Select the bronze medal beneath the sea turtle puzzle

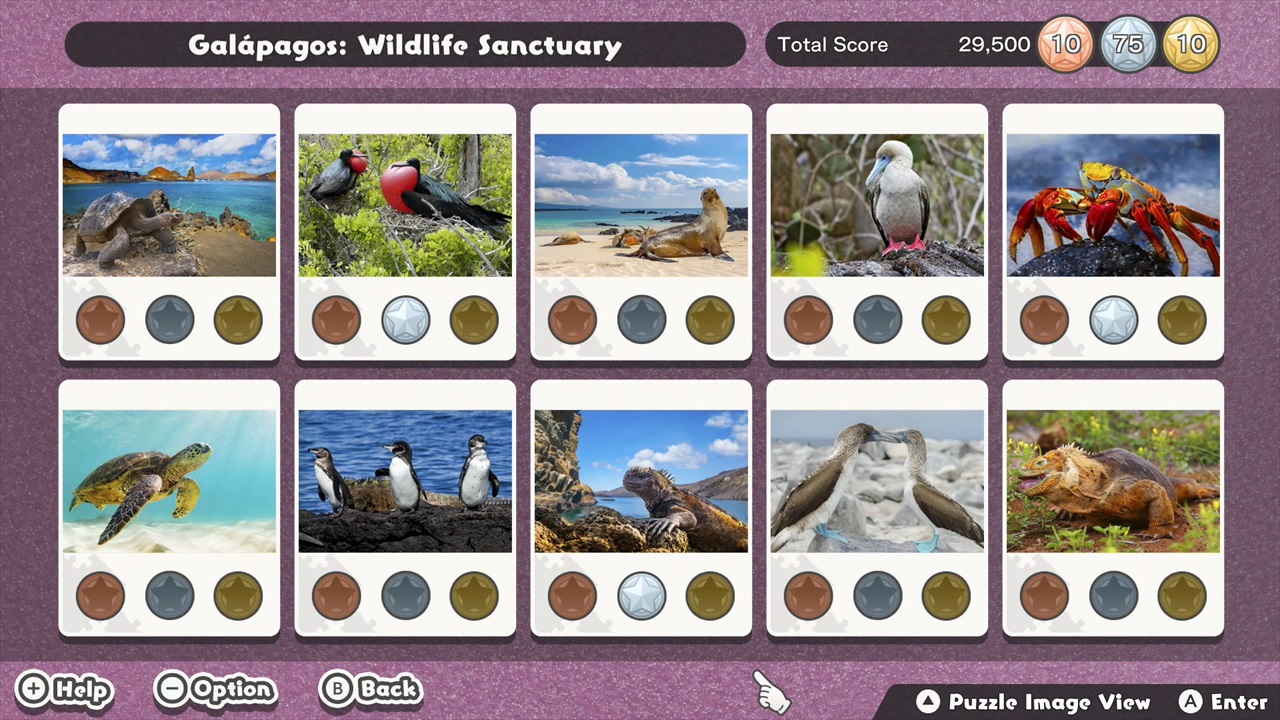[x=100, y=595]
